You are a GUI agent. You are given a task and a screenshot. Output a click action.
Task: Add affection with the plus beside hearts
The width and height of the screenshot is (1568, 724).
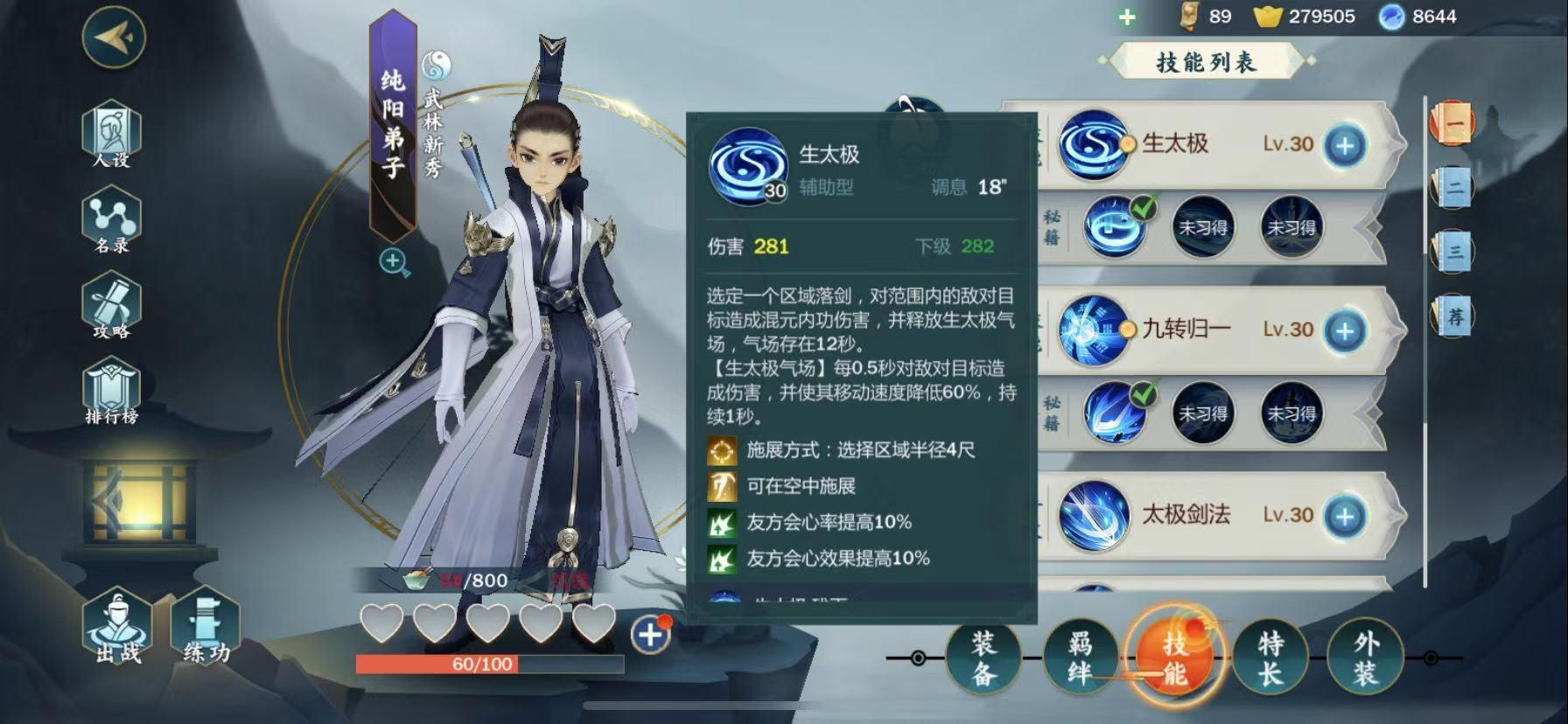click(x=650, y=635)
